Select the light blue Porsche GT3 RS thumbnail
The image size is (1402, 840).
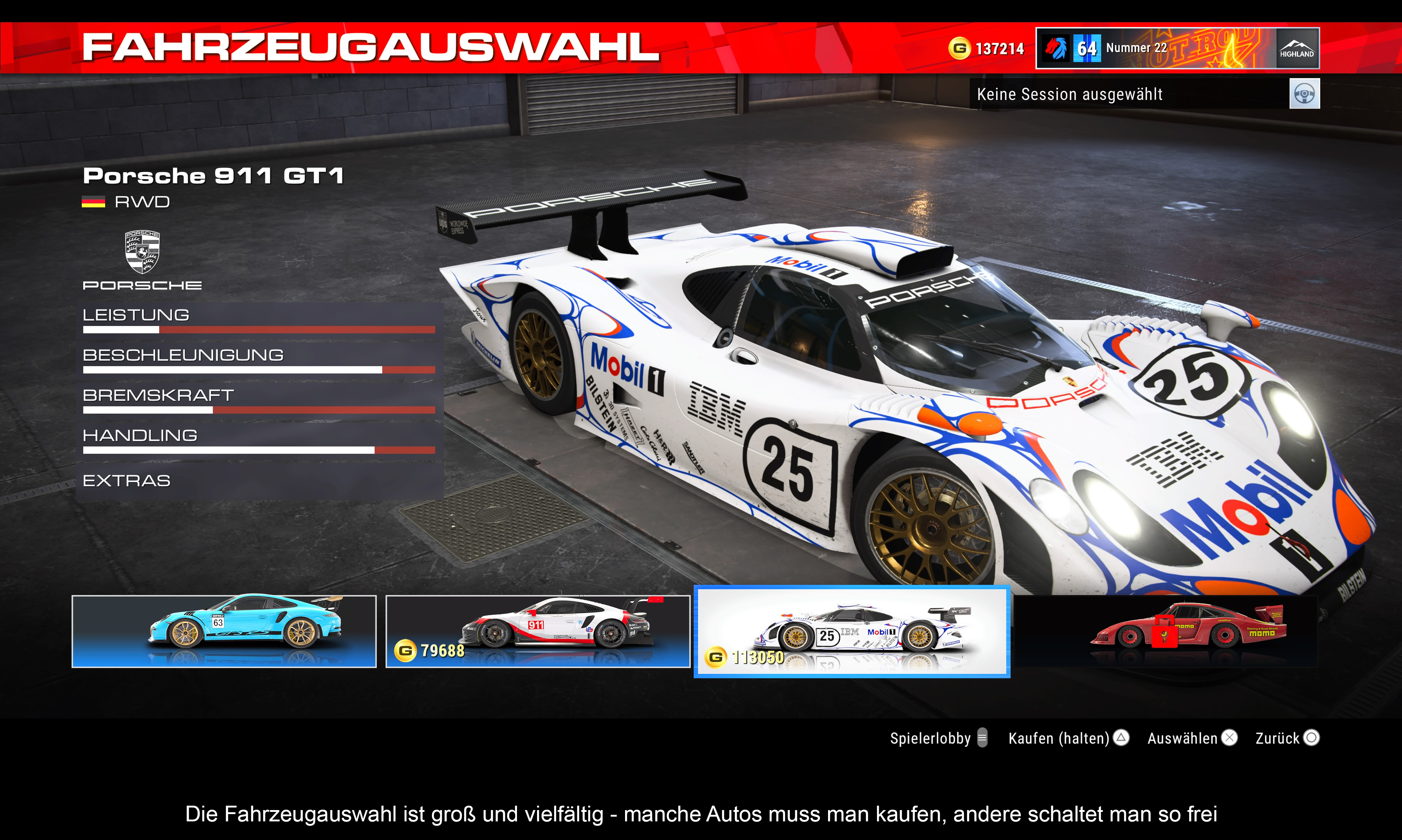point(223,631)
